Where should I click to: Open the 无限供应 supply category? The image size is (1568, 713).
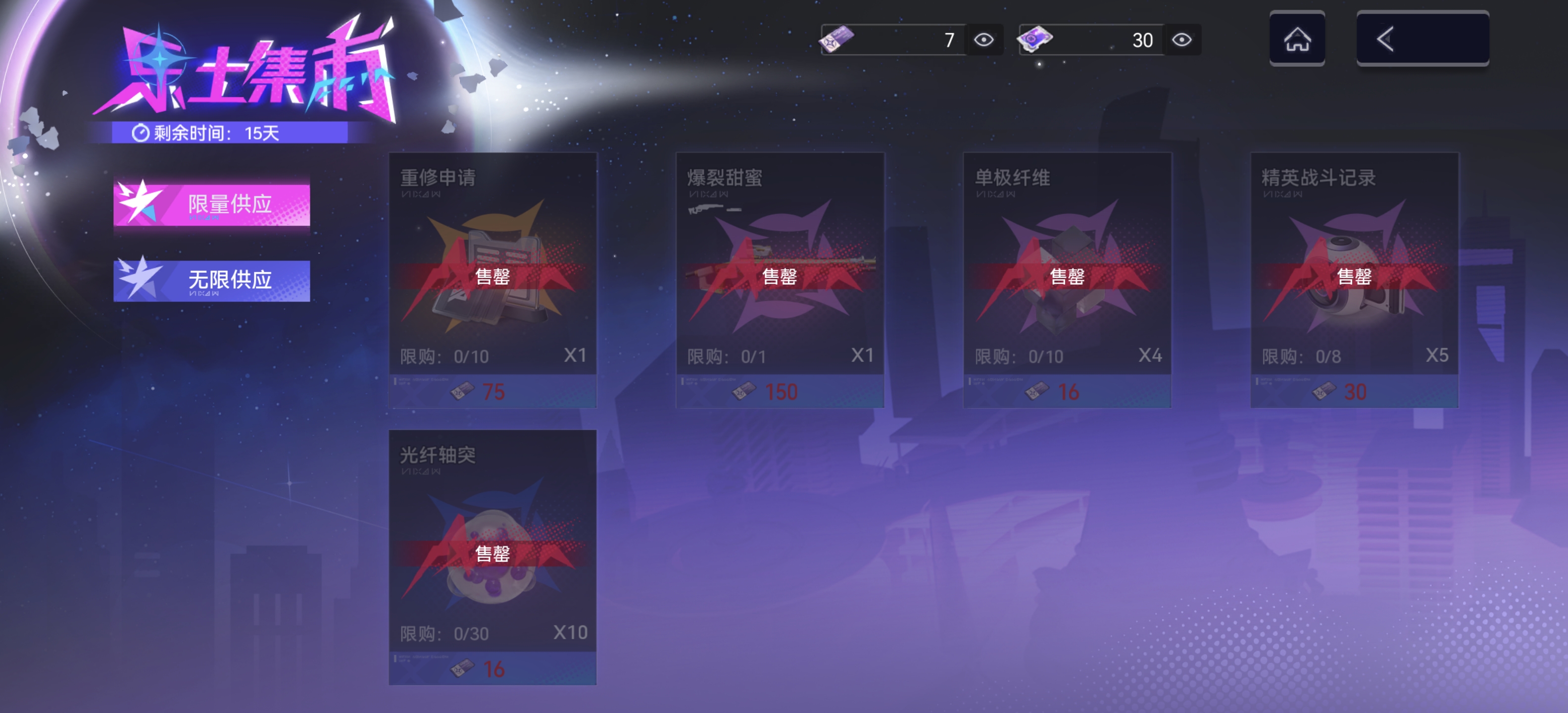tap(211, 280)
